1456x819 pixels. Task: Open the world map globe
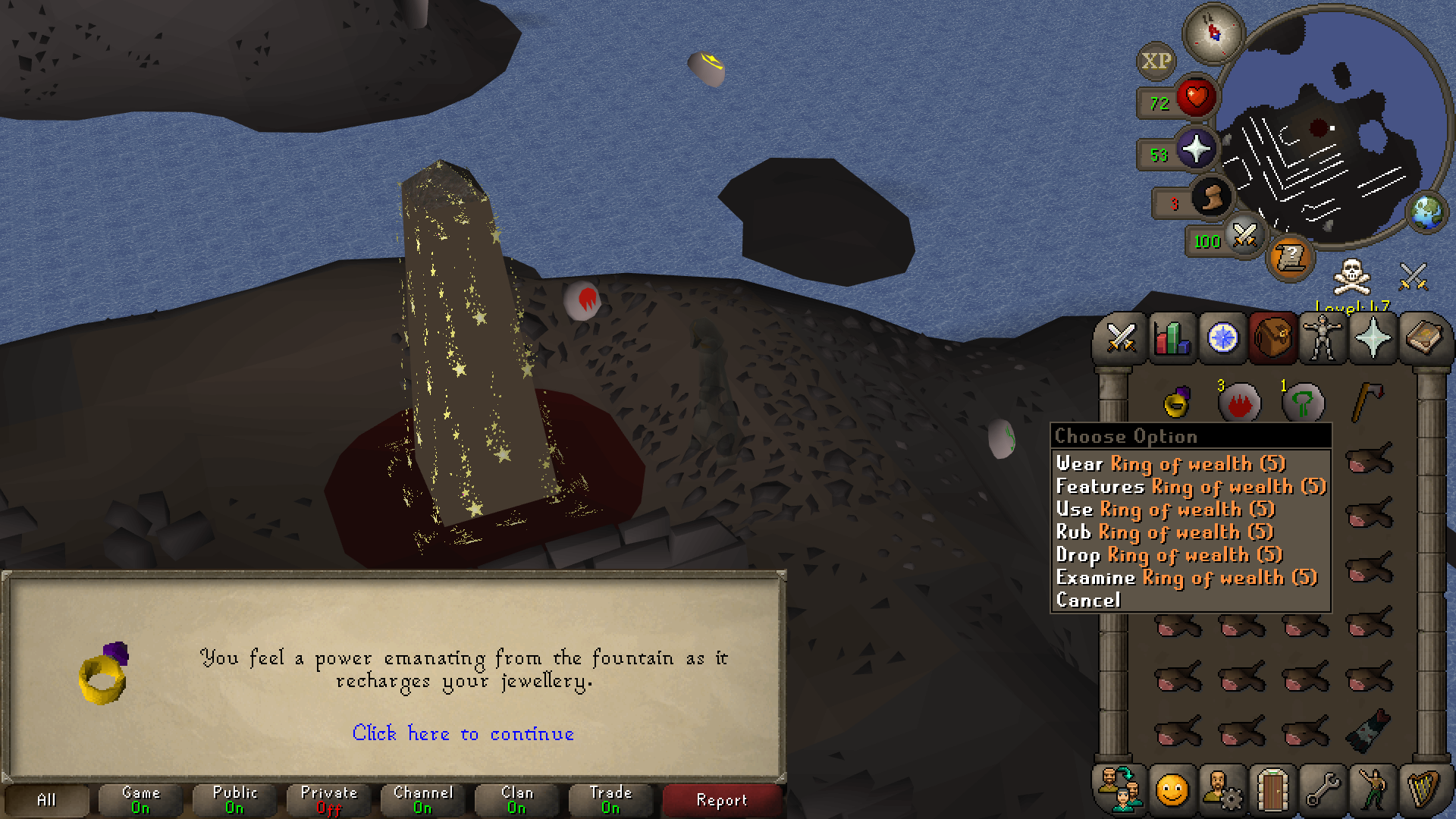1426,212
